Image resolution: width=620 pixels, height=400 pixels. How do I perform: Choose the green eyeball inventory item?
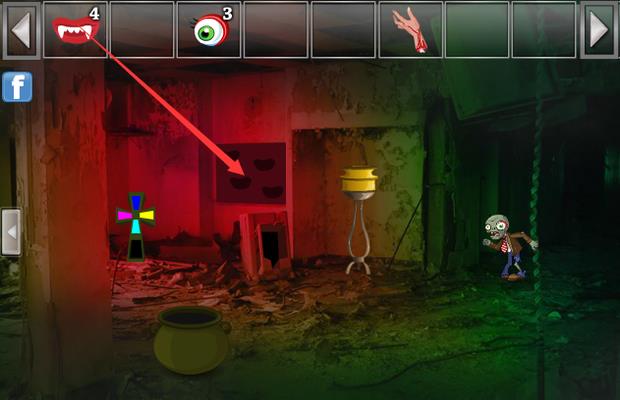210,30
